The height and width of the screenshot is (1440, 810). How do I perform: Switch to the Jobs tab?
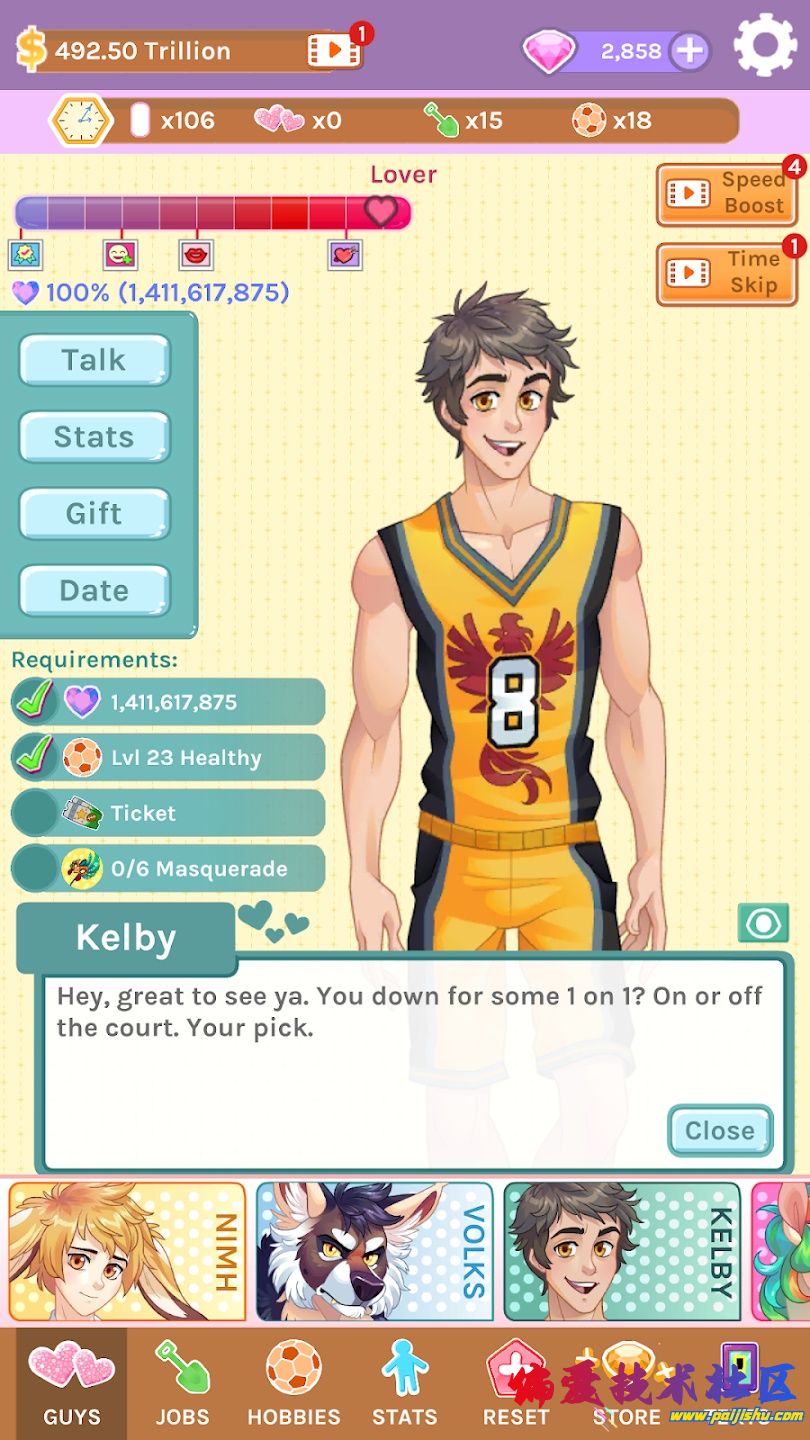182,1385
